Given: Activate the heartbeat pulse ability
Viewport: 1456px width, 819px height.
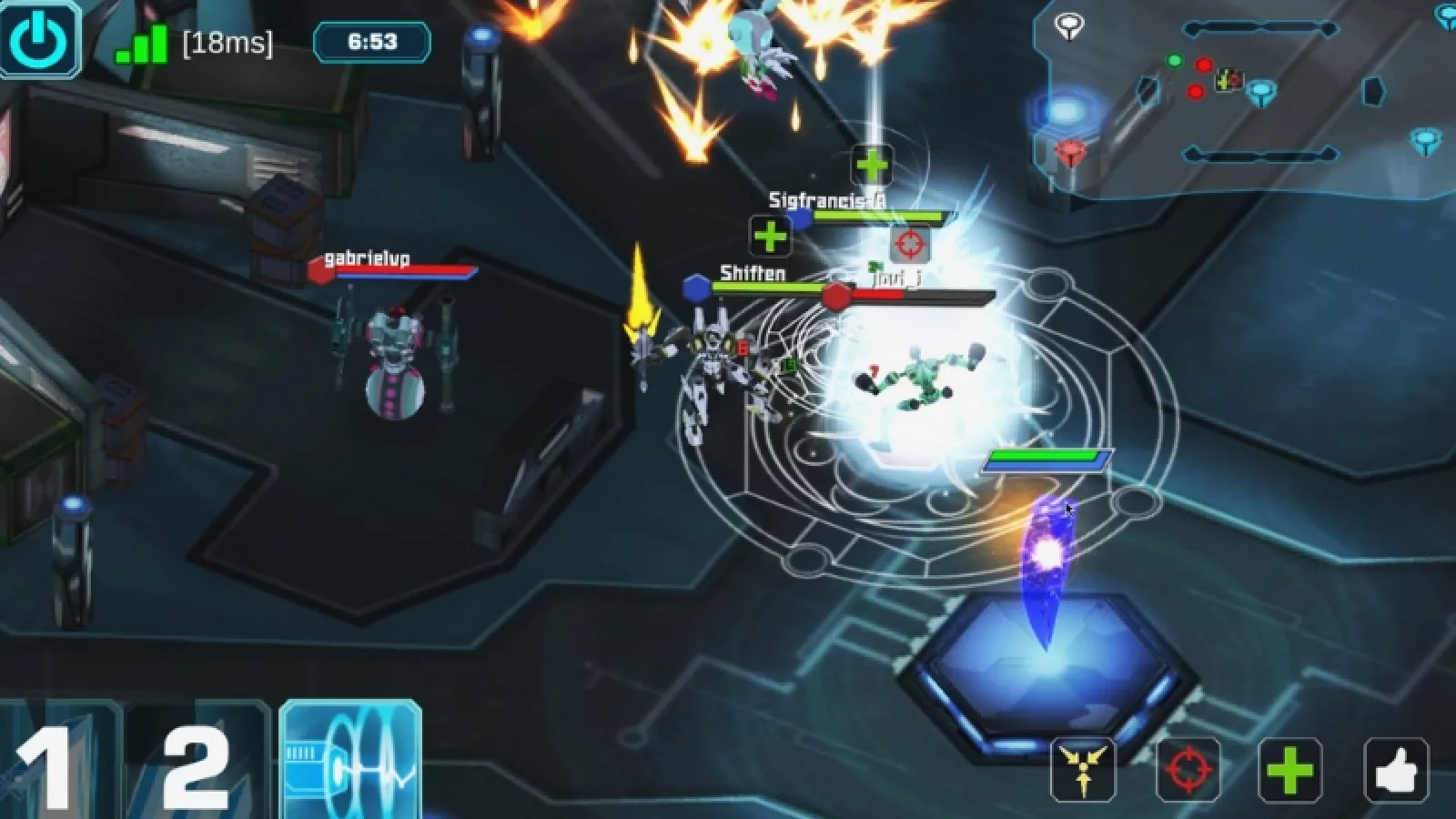Looking at the screenshot, I should tap(350, 761).
